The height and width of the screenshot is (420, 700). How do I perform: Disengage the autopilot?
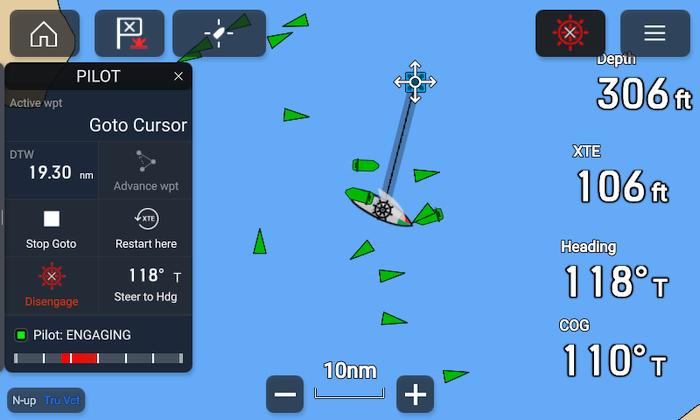coord(51,285)
